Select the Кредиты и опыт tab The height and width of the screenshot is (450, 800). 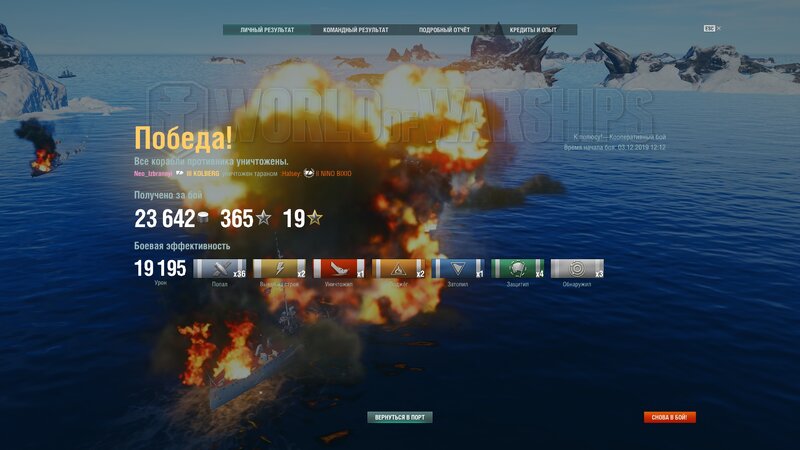[533, 30]
